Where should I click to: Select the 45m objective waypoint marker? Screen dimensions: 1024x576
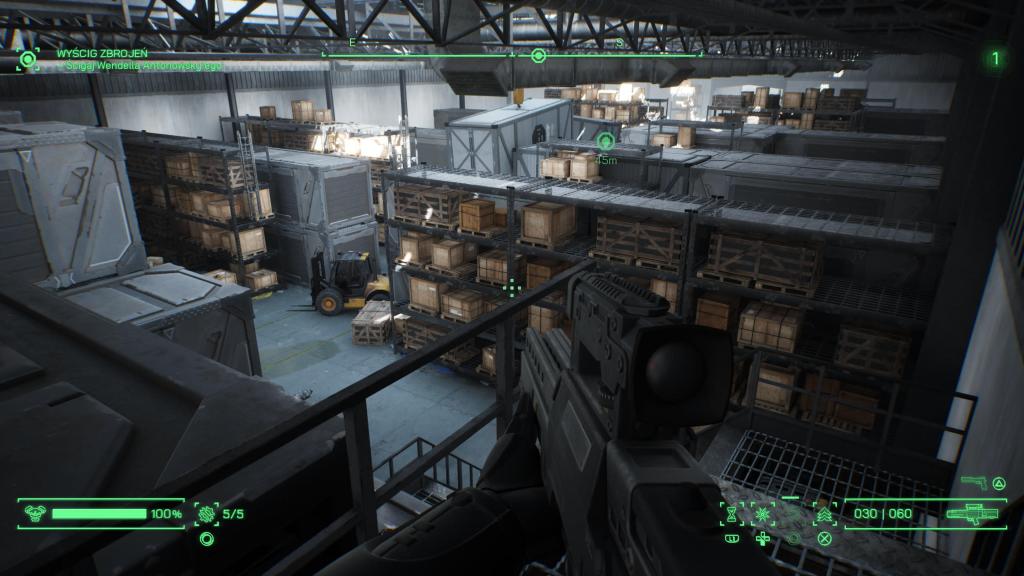606,141
